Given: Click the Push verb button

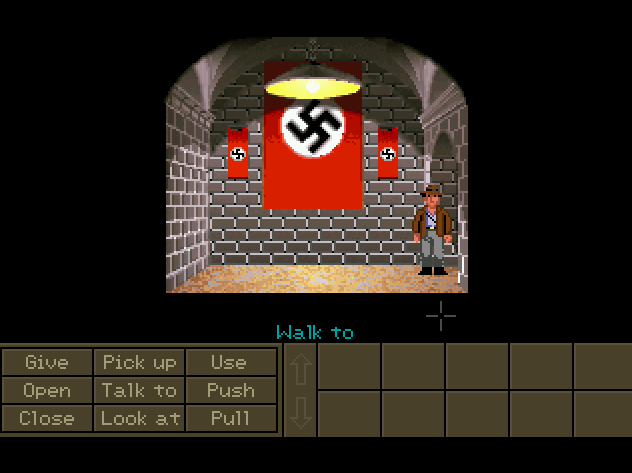Looking at the screenshot, I should pos(230,390).
